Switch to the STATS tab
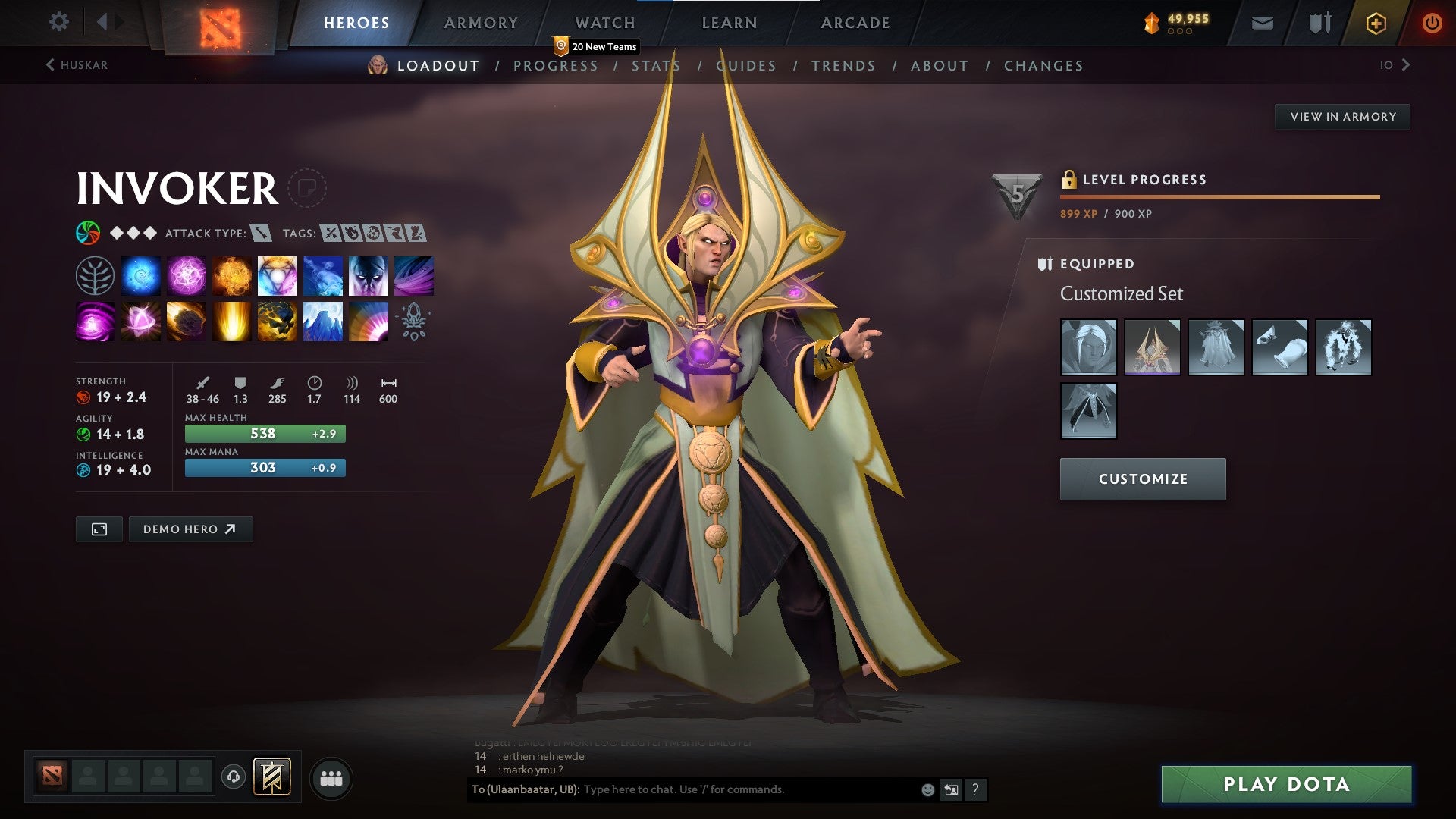 click(657, 66)
